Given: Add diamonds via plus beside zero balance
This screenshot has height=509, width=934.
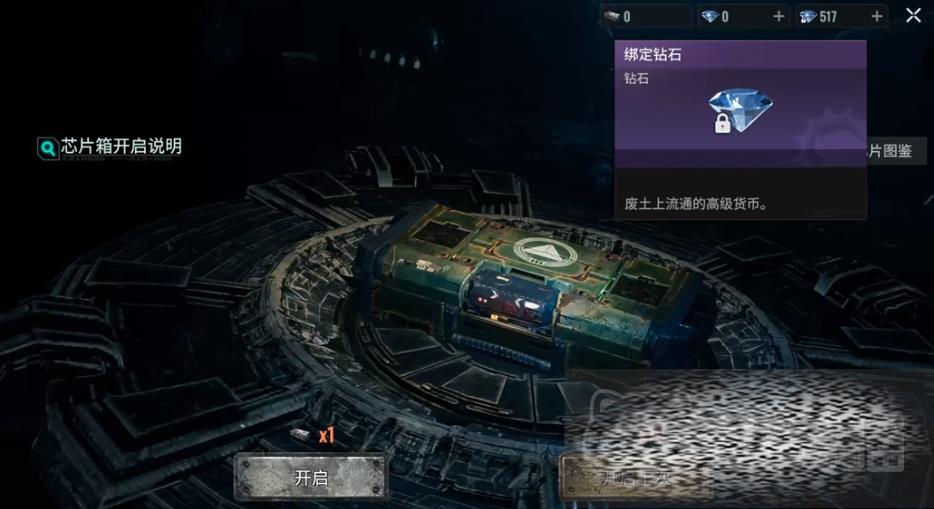Looking at the screenshot, I should click(779, 17).
